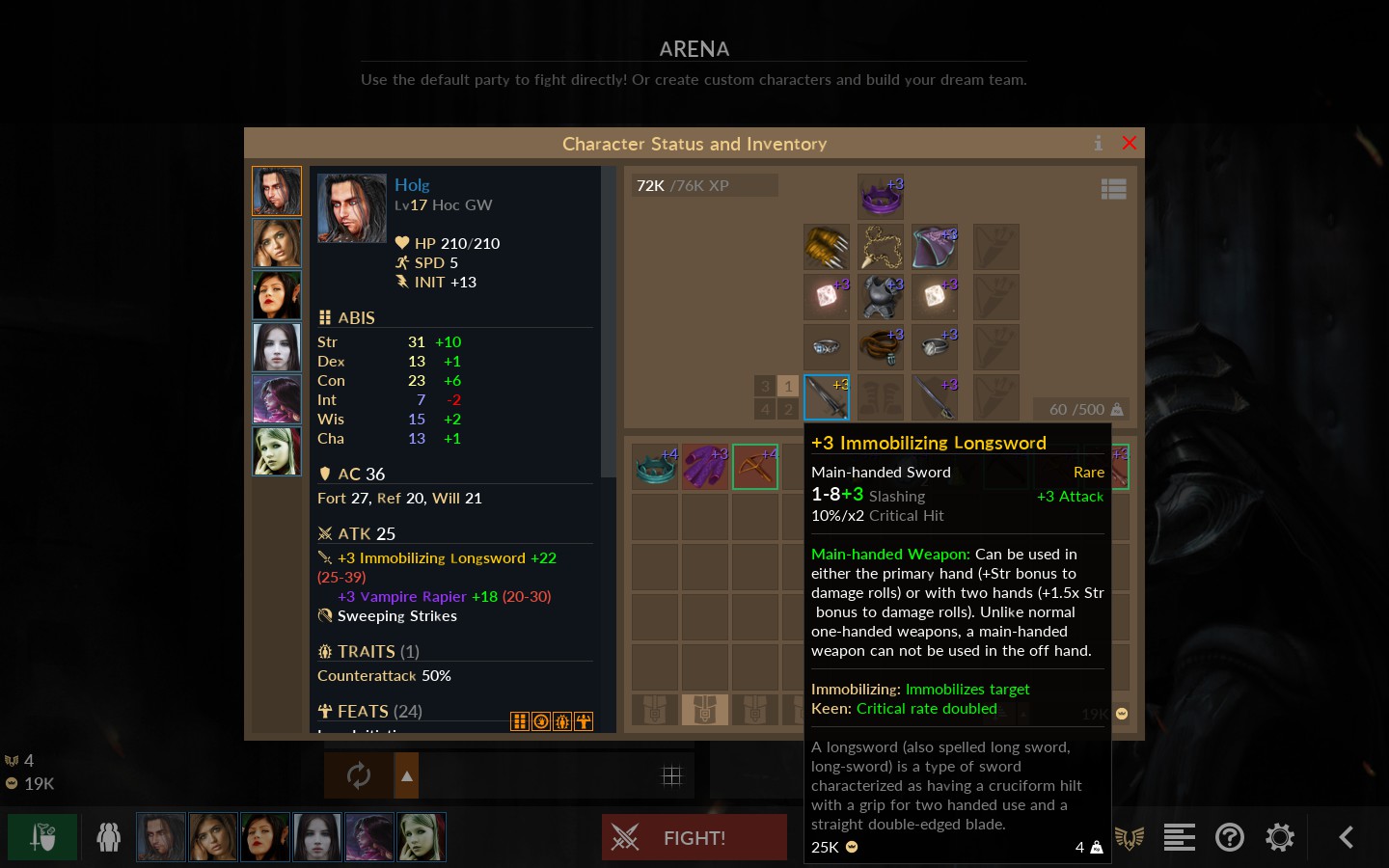Select the blonde woman portrait in the sidebar
This screenshot has height=868, width=1389.
click(277, 451)
